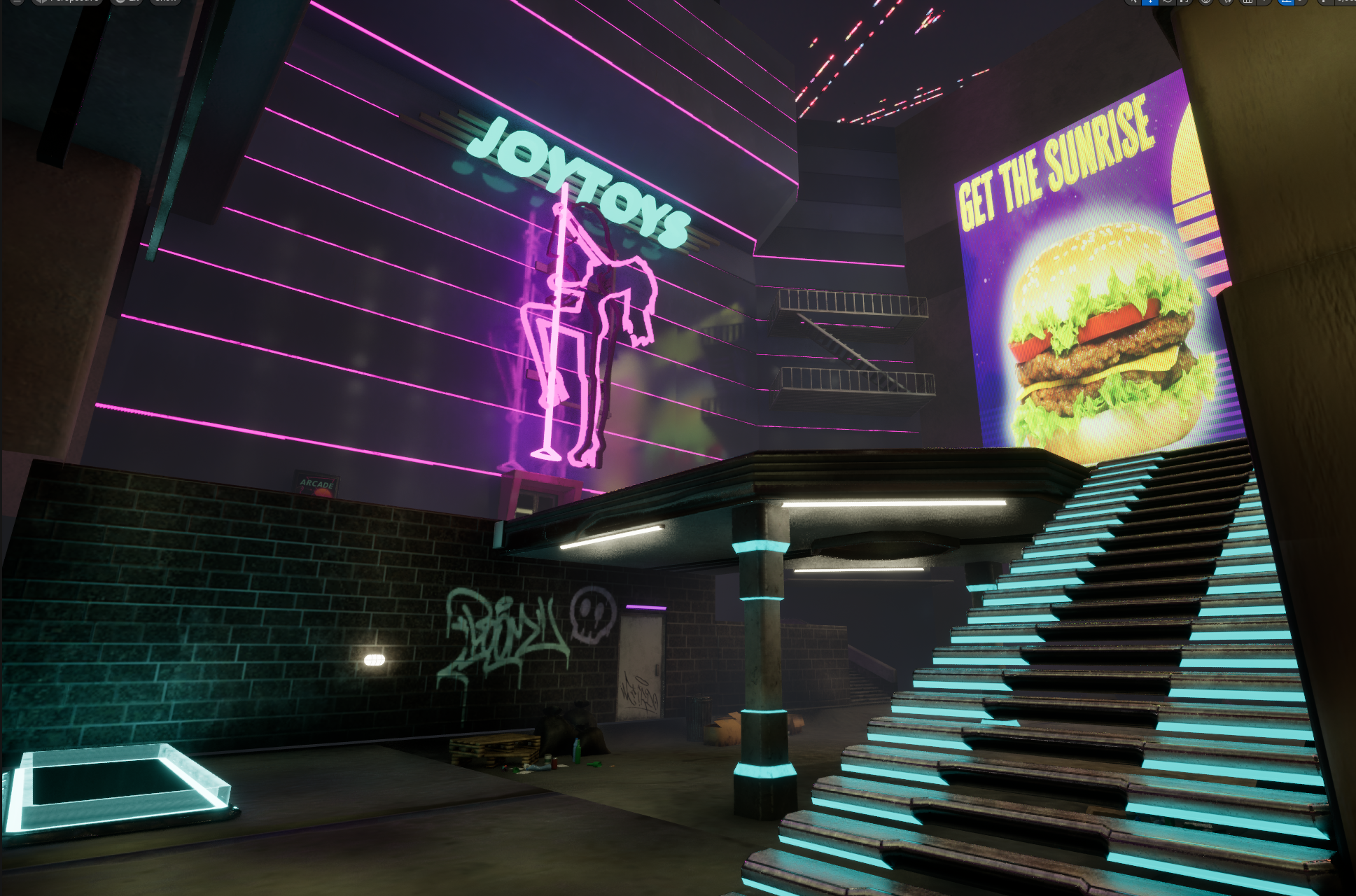1356x896 pixels.
Task: Click the maximize viewport icon
Action: [x=1353, y=3]
